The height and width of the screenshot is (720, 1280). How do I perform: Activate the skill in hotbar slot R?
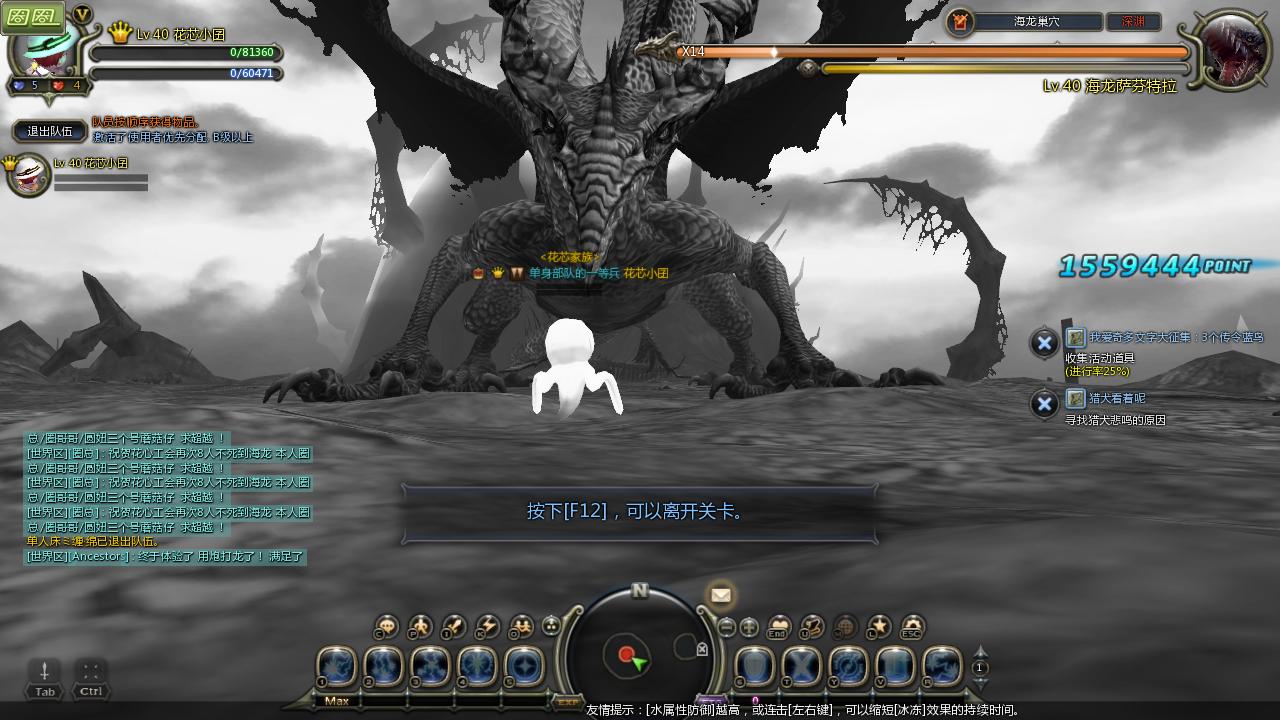coord(942,666)
